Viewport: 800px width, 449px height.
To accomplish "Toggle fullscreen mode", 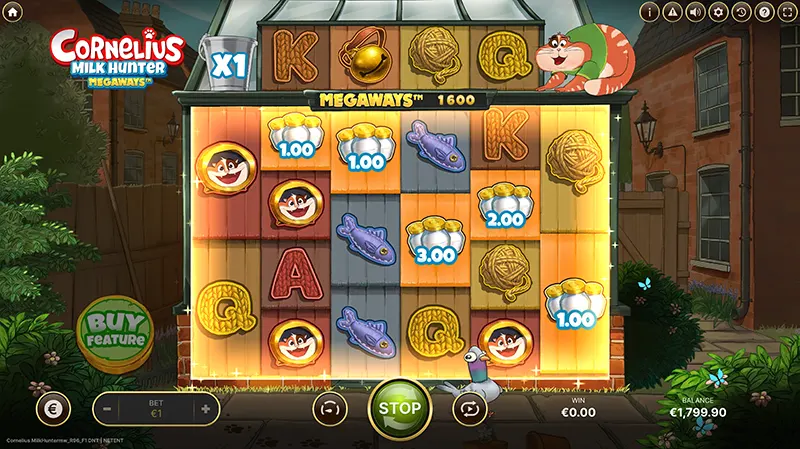I will [786, 12].
